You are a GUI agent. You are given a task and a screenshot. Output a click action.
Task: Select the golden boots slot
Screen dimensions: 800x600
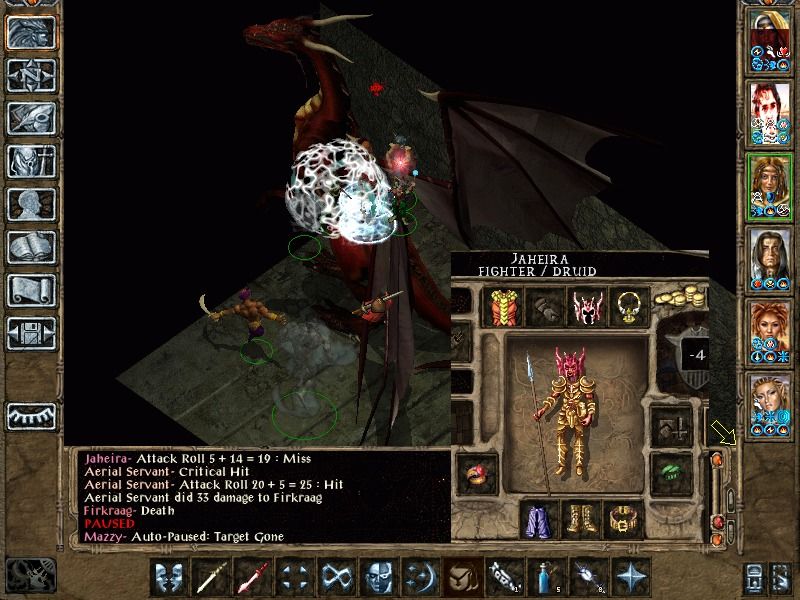(x=584, y=519)
